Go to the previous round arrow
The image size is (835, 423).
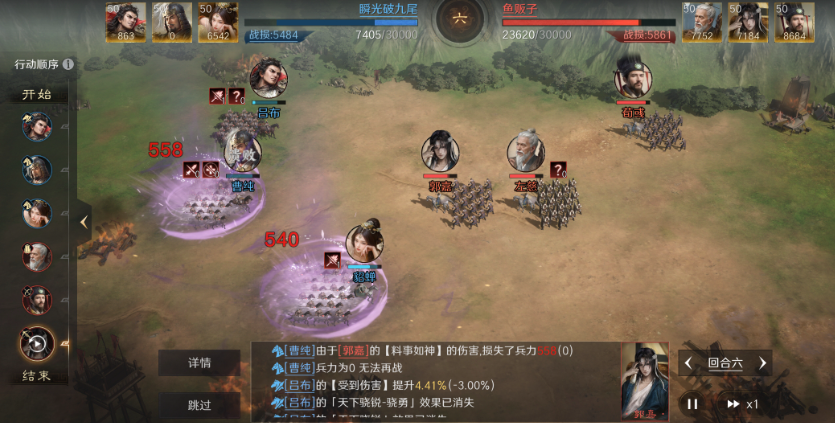tap(689, 363)
